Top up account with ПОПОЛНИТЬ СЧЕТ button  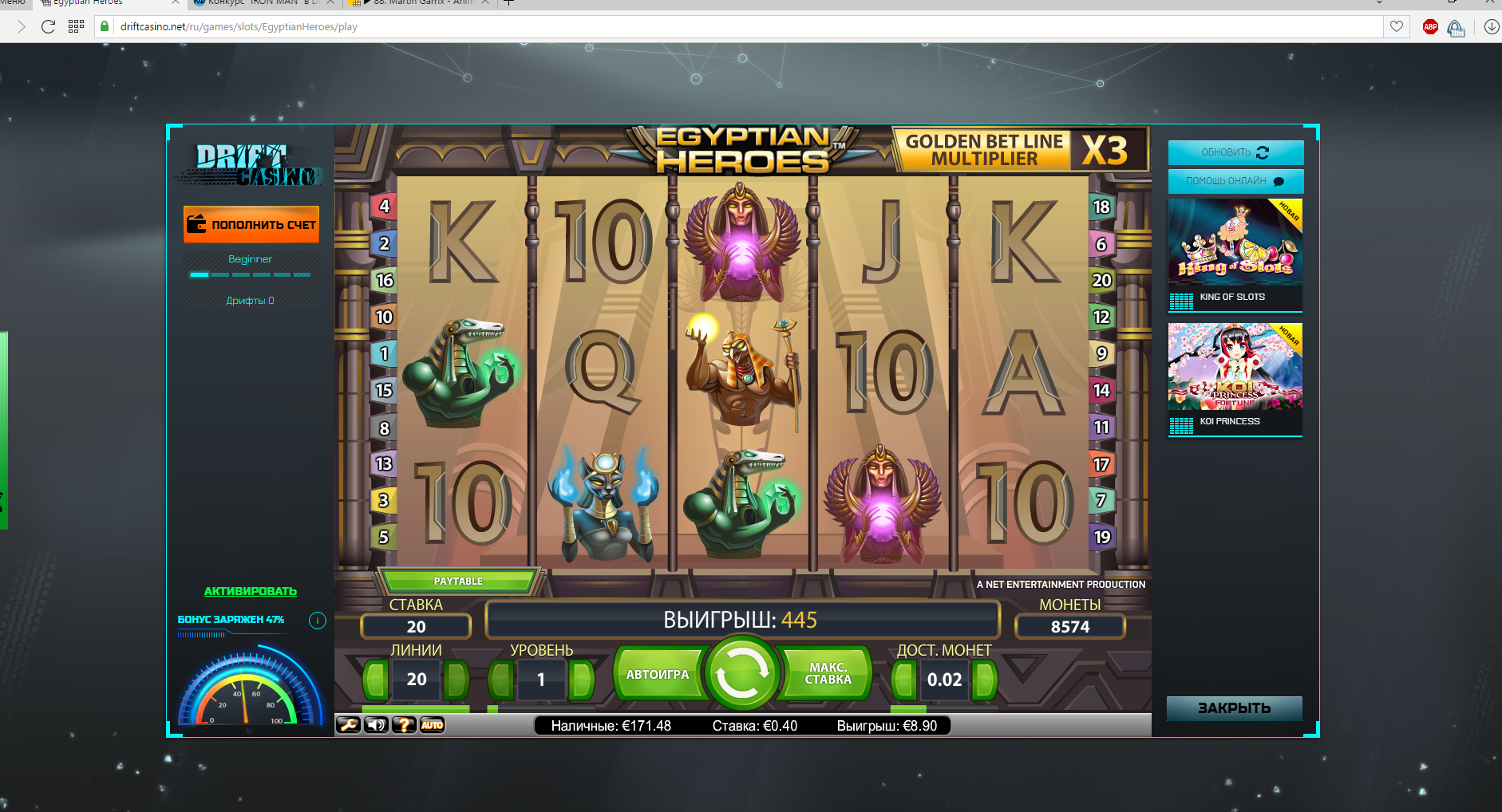click(251, 225)
